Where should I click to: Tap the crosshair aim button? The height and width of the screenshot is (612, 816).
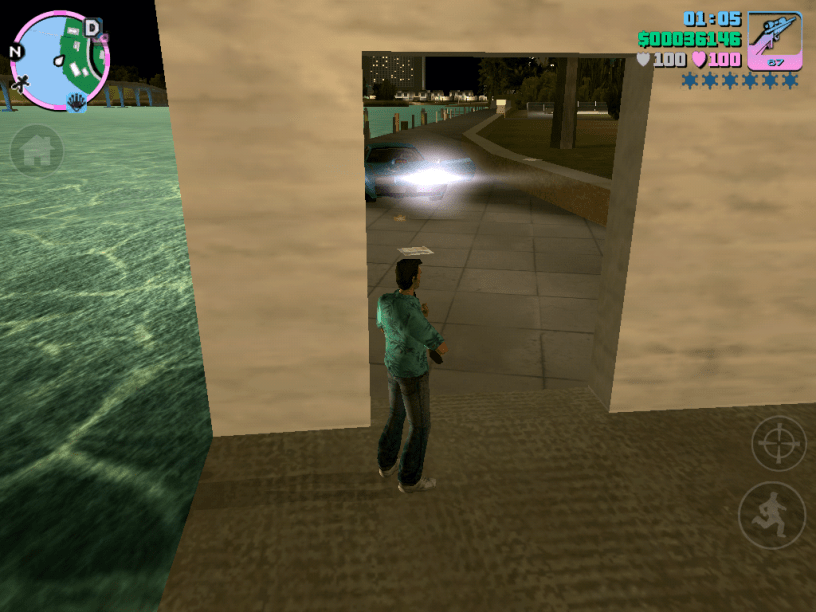coord(778,443)
